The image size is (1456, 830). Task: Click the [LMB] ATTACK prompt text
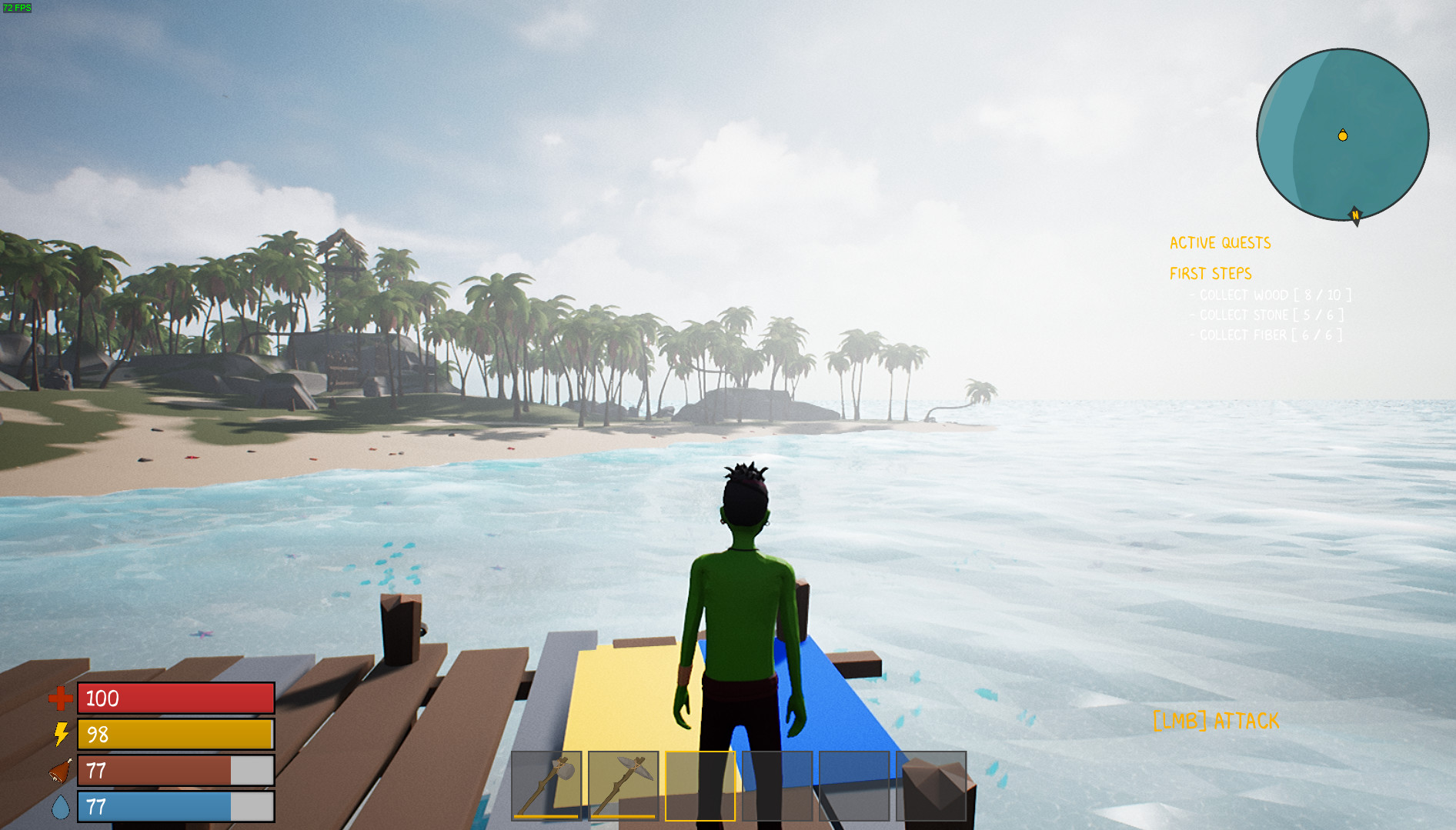point(1214,722)
